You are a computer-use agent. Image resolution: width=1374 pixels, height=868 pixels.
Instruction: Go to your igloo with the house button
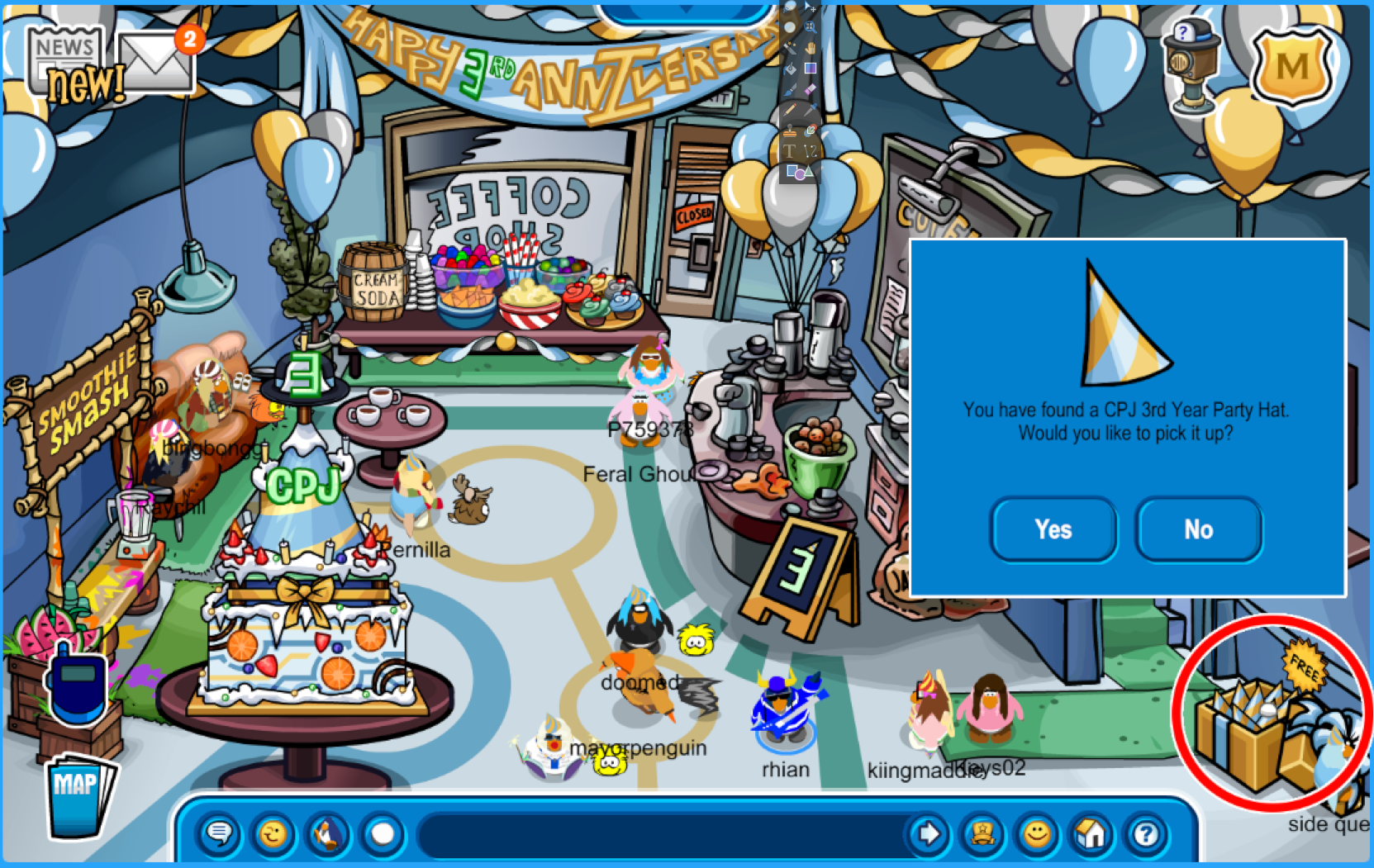click(x=1091, y=834)
